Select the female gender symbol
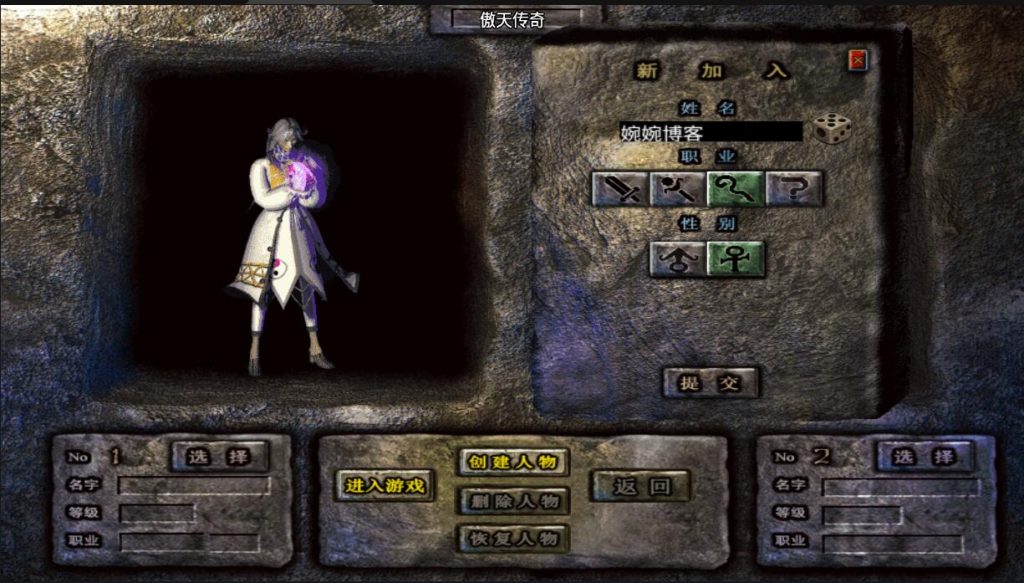Image resolution: width=1024 pixels, height=583 pixels. (x=736, y=259)
